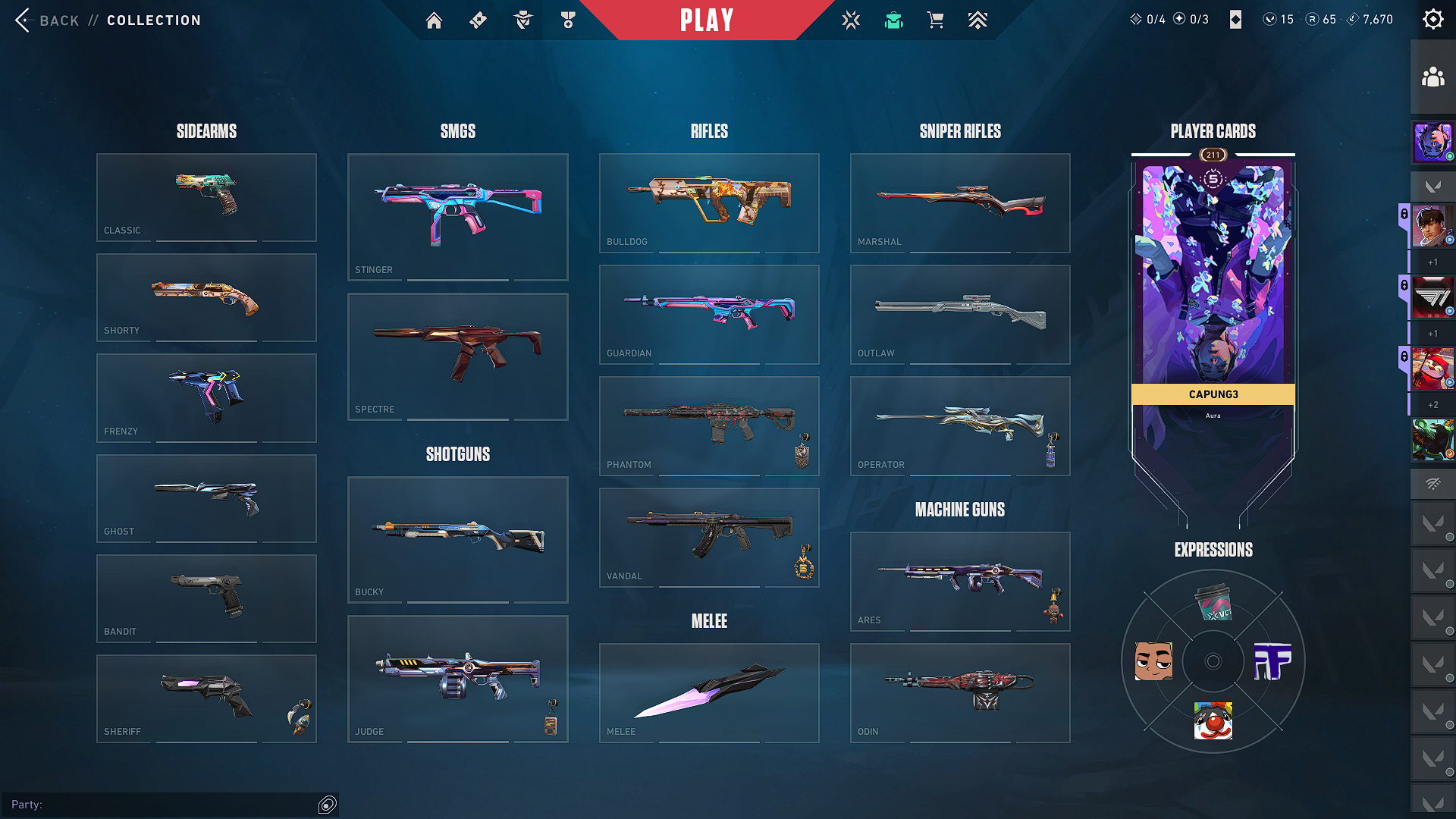Open the CAPUNG3 player card
The image size is (1456, 819).
pyautogui.click(x=1213, y=288)
